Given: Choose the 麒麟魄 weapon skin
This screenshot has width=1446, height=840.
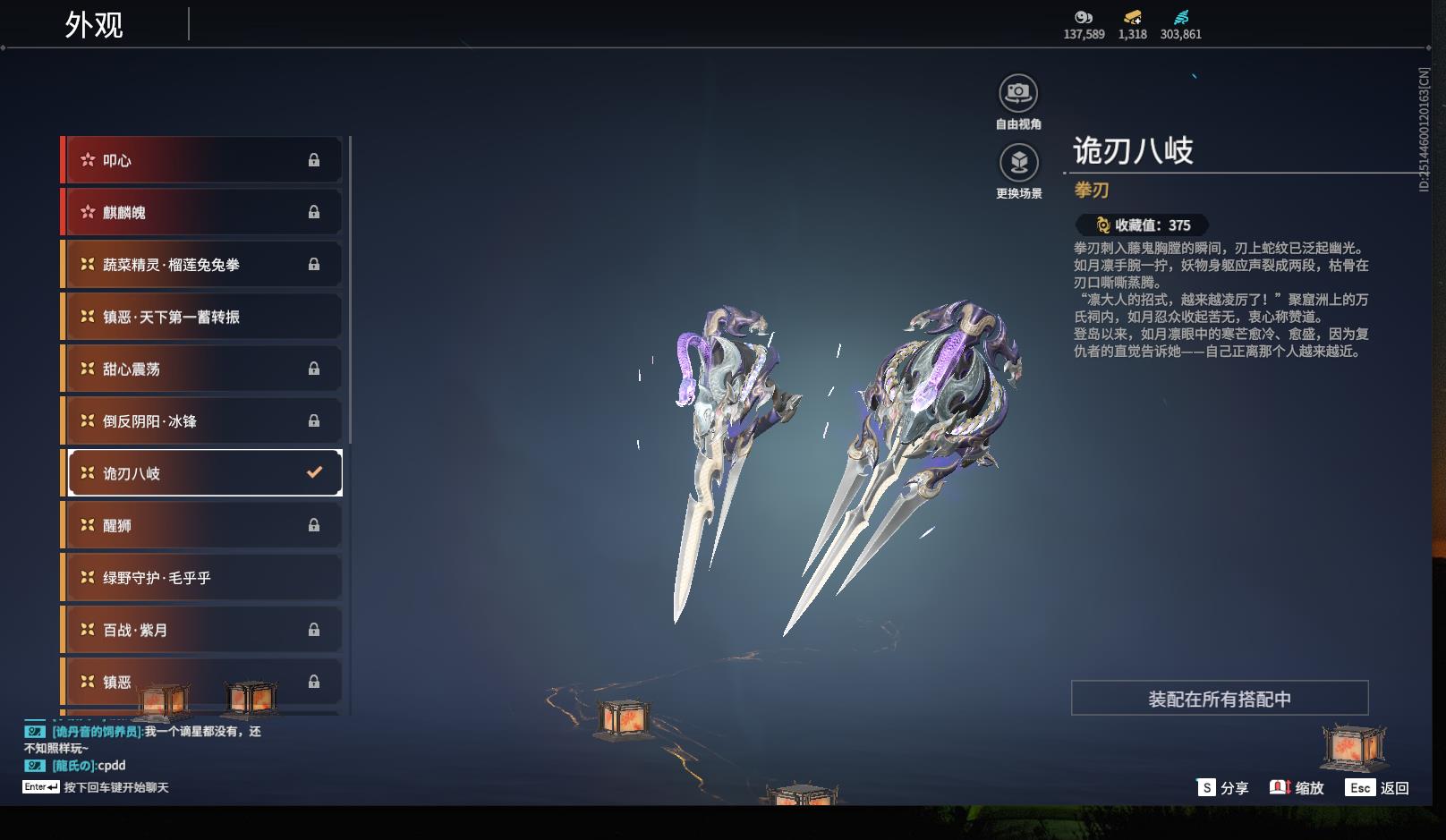Looking at the screenshot, I should [x=202, y=212].
